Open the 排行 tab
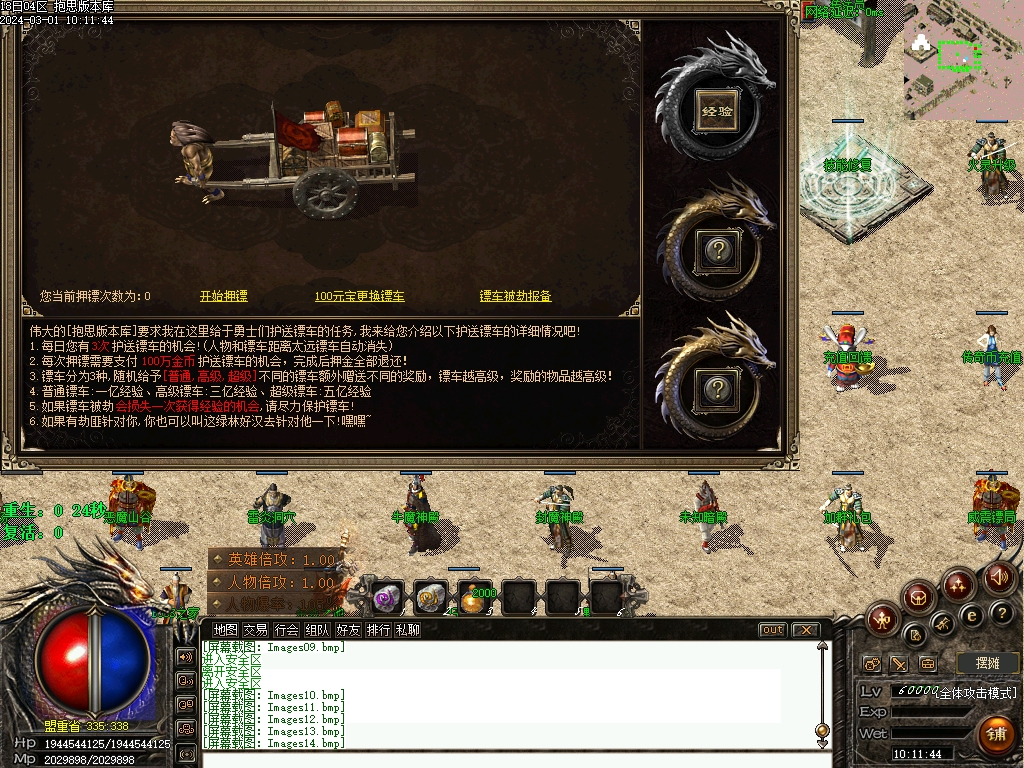The height and width of the screenshot is (768, 1024). (x=378, y=630)
